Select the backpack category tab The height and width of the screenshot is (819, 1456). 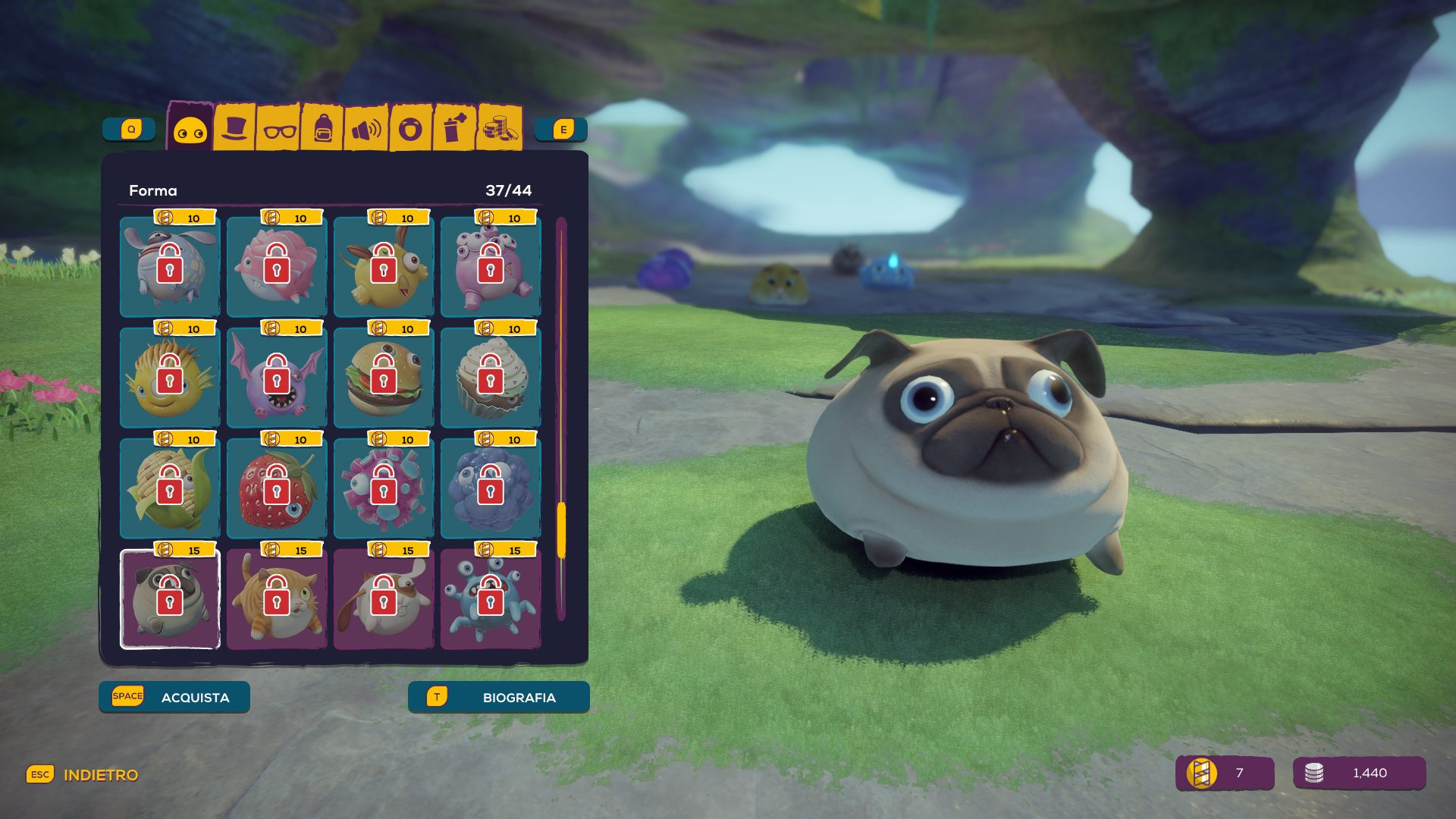click(322, 129)
